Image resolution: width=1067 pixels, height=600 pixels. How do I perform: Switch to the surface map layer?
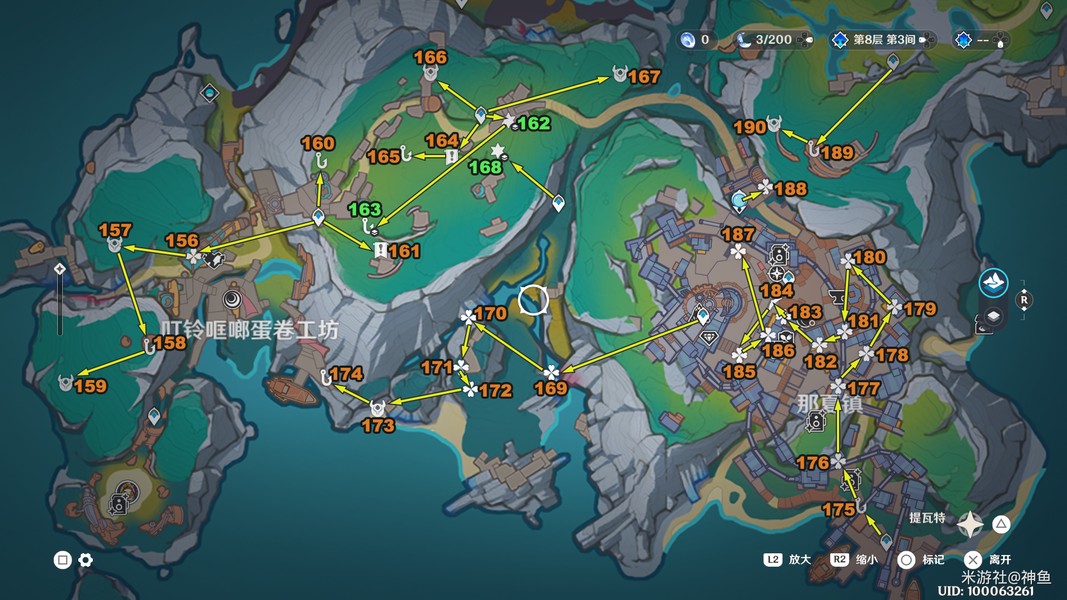click(x=993, y=281)
